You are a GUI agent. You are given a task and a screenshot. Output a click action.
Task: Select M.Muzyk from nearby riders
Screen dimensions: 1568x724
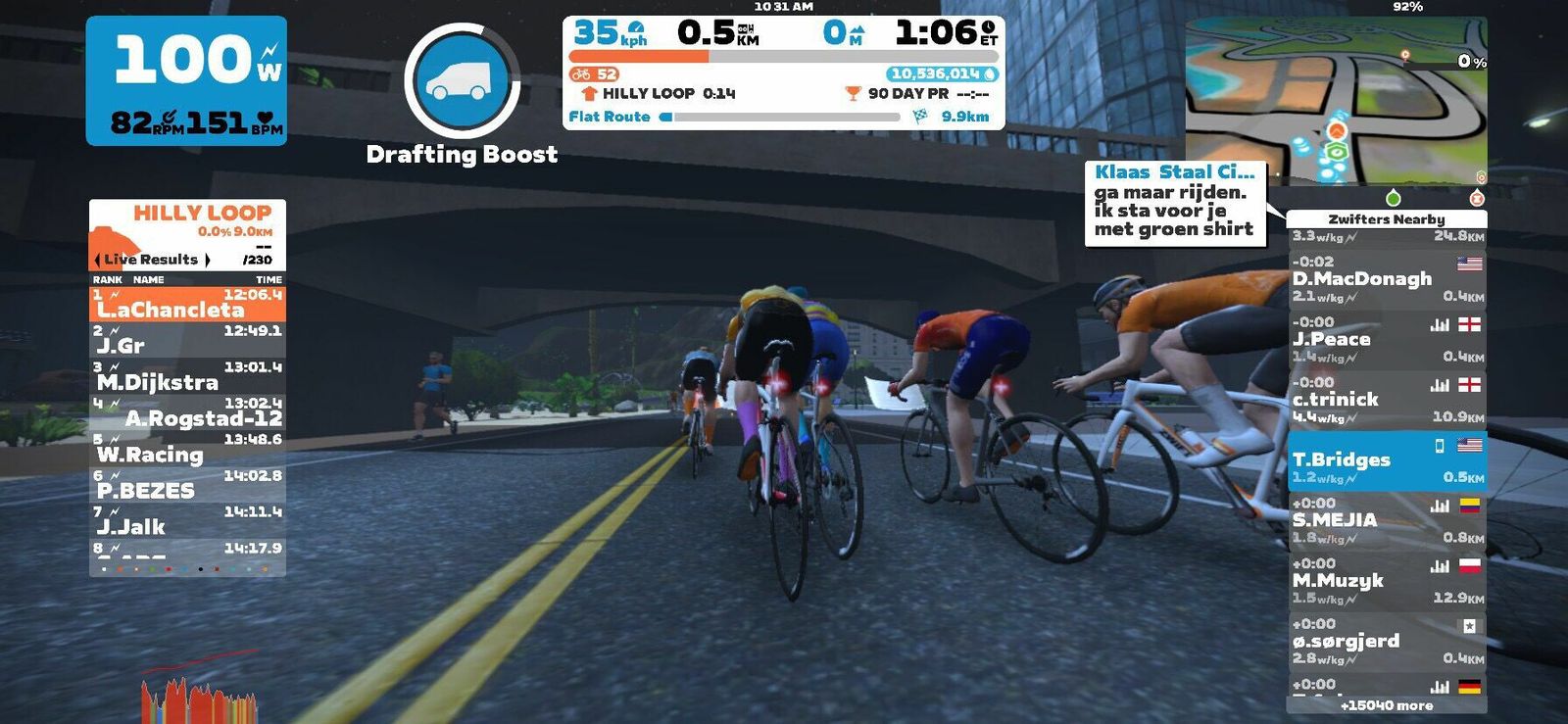(1386, 580)
